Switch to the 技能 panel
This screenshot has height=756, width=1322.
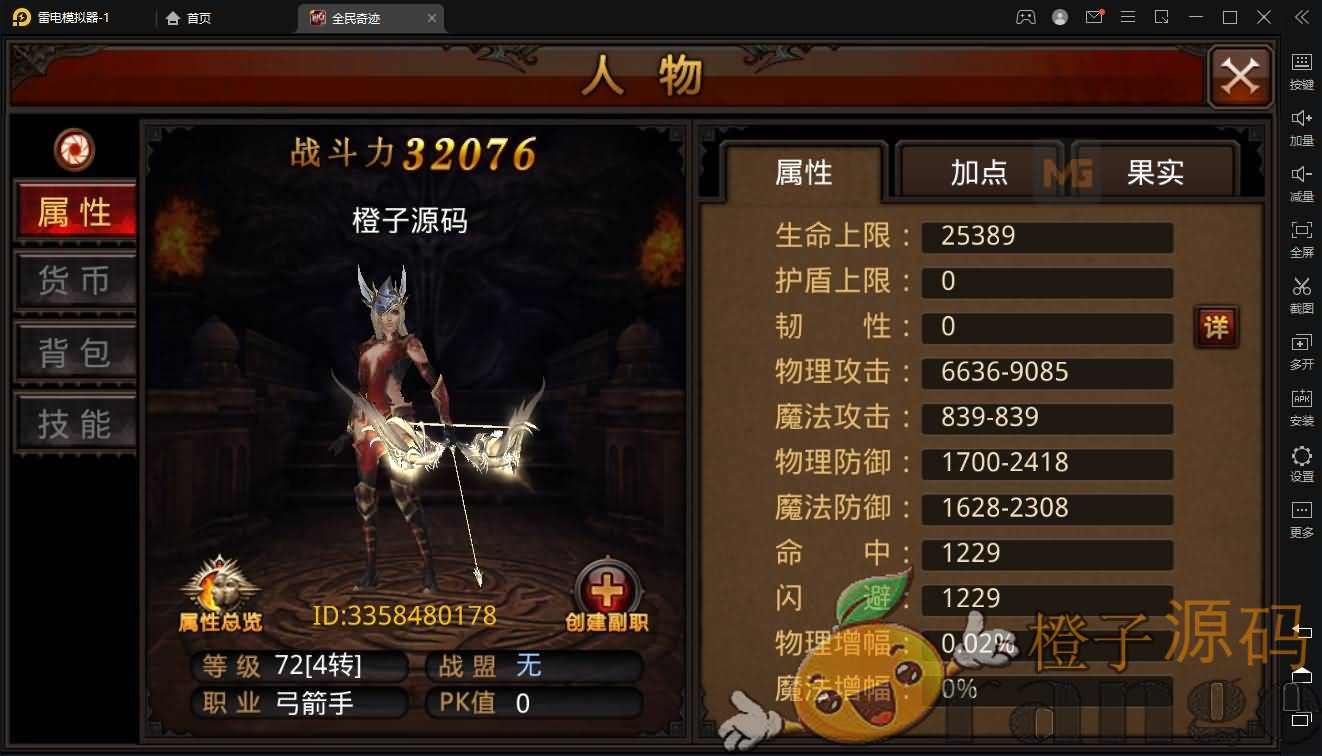75,422
